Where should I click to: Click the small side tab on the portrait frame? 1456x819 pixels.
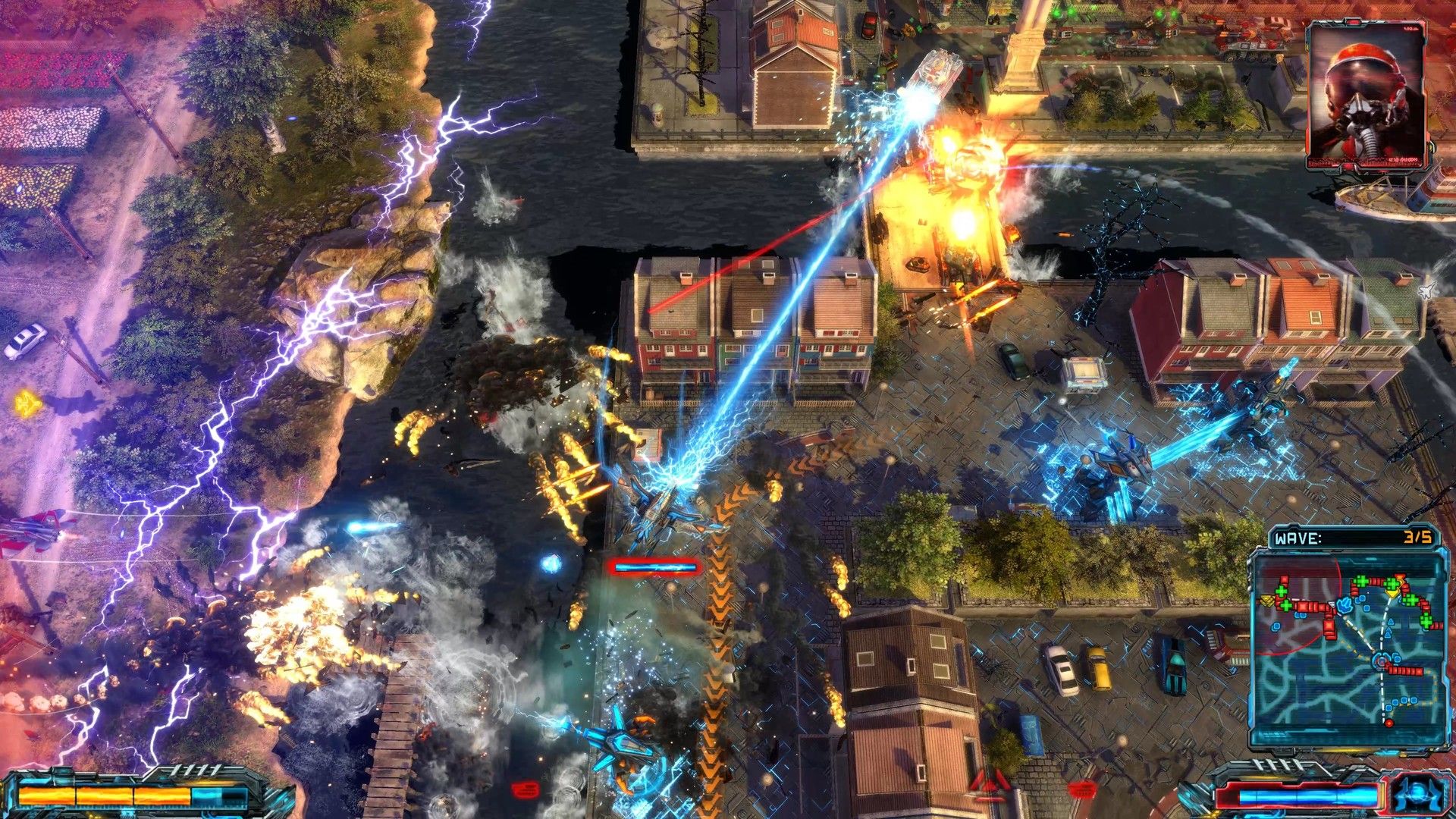click(x=1432, y=146)
